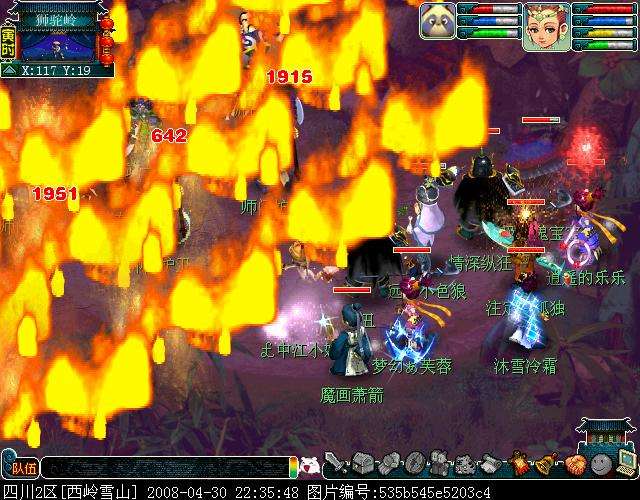This screenshot has width=640, height=500.
Task: Click the sword attack icon
Action: [335, 464]
